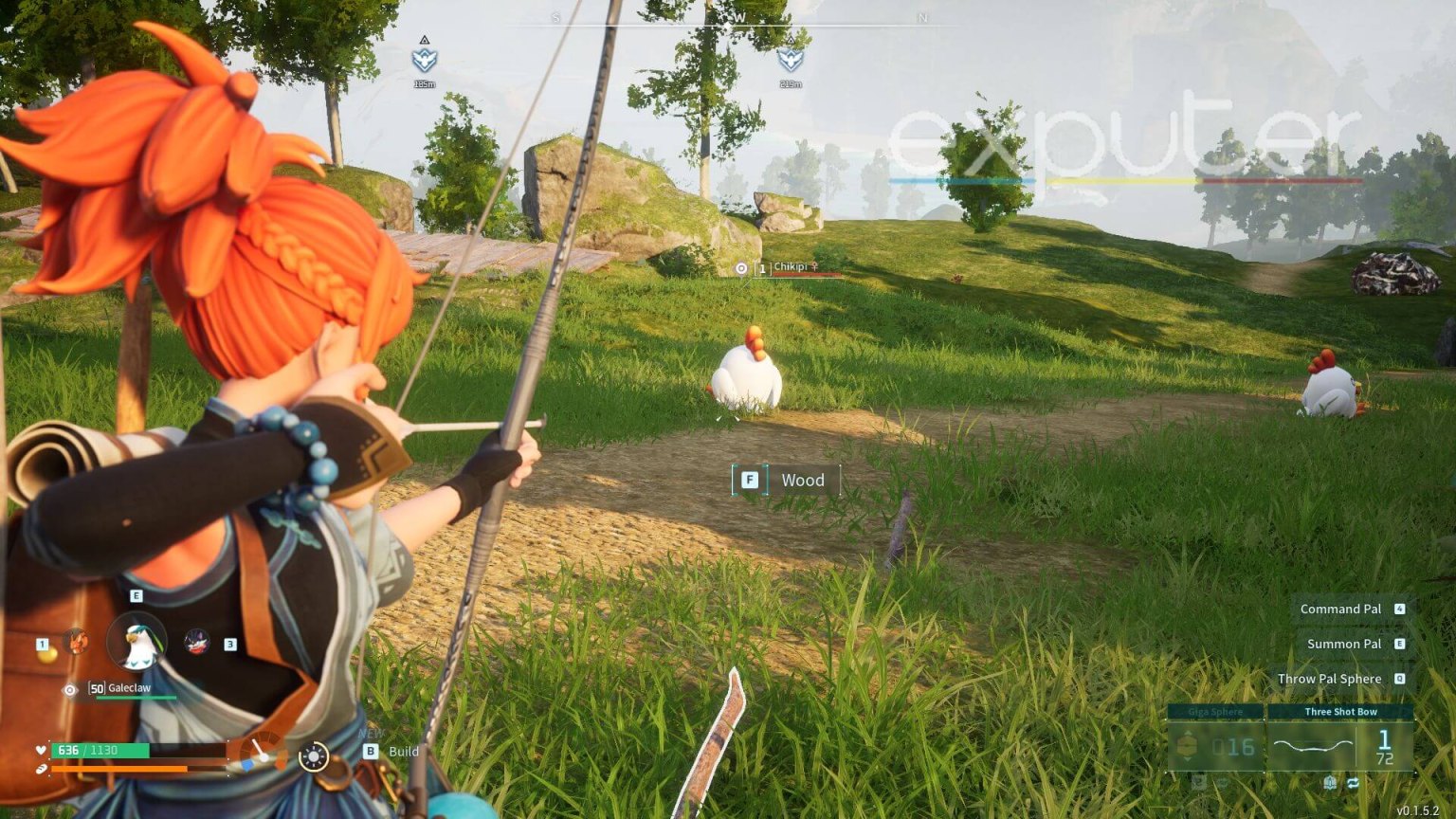
Task: Activate the Throw Pal Sphere action
Action: click(1329, 679)
